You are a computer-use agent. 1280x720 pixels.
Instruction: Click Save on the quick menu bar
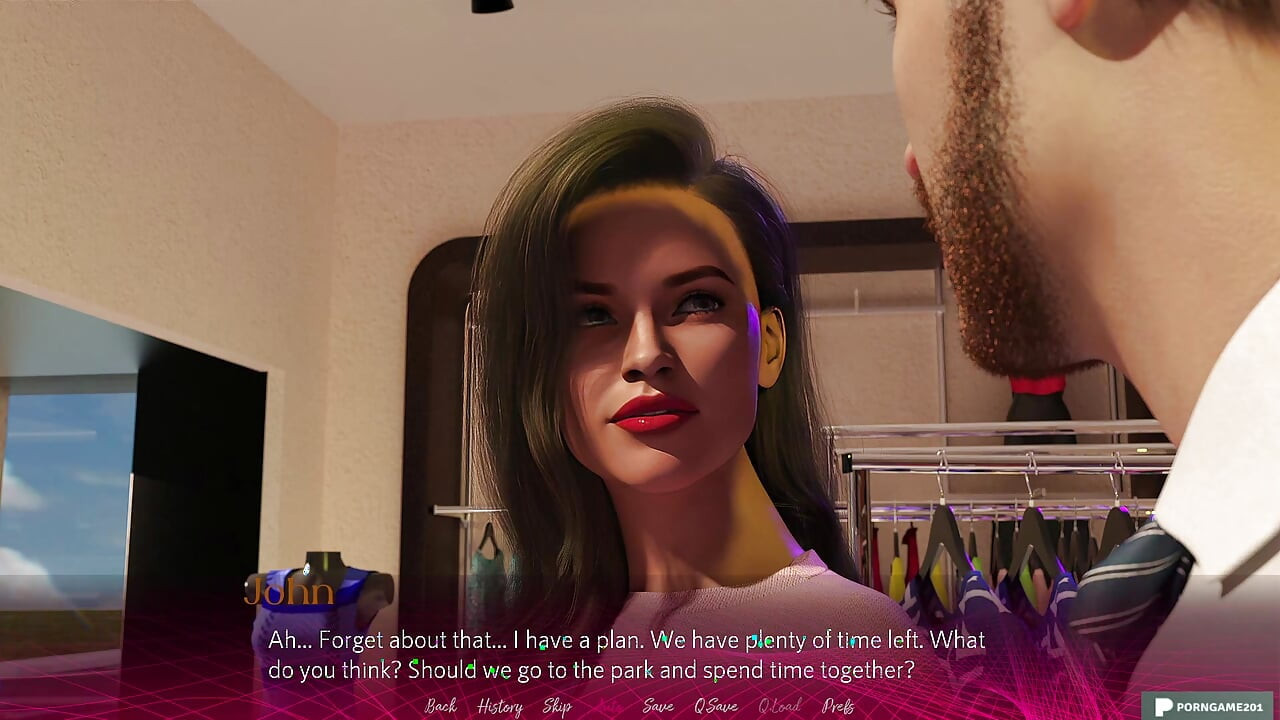tap(657, 706)
